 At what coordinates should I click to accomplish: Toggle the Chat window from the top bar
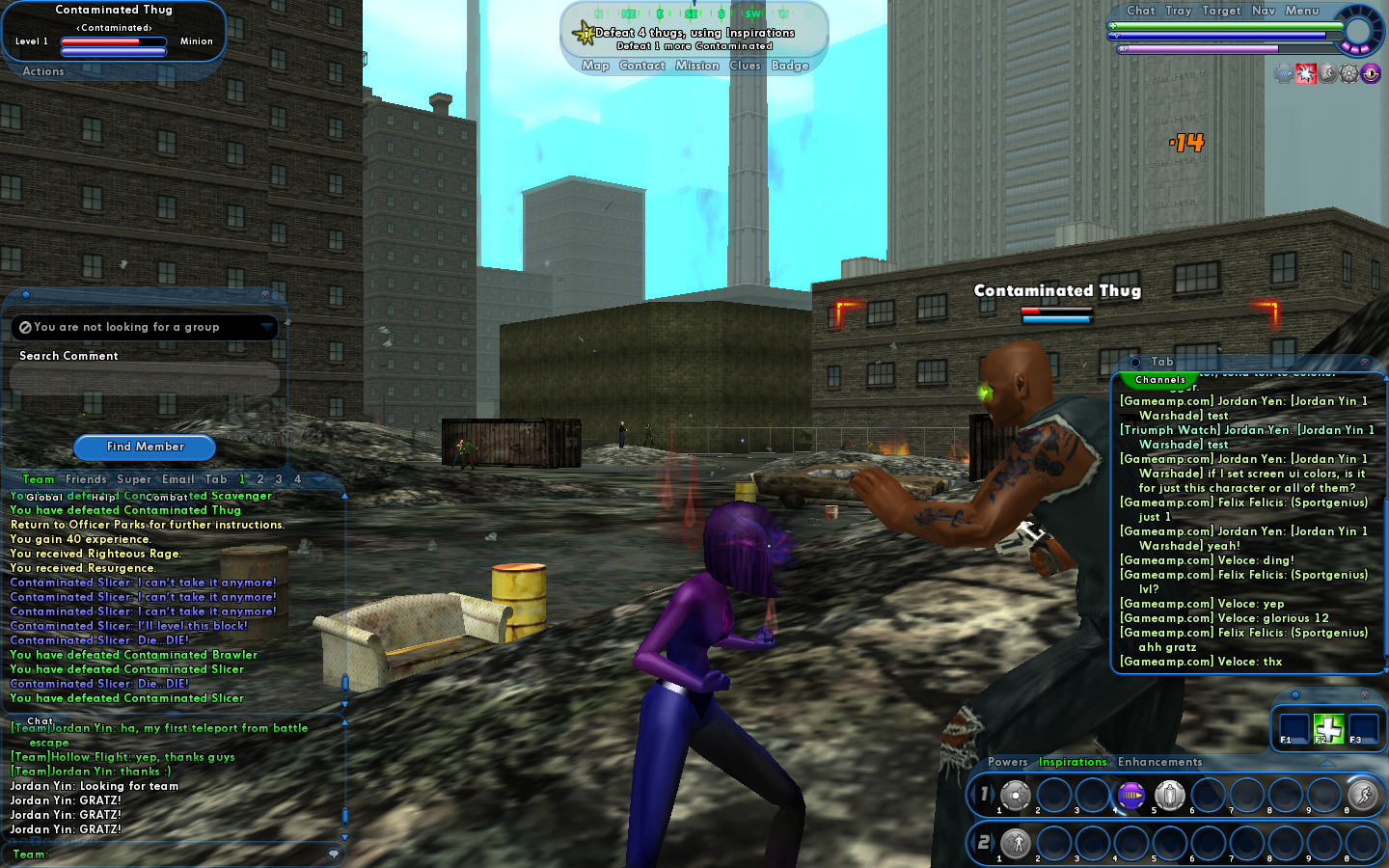pyautogui.click(x=1141, y=11)
